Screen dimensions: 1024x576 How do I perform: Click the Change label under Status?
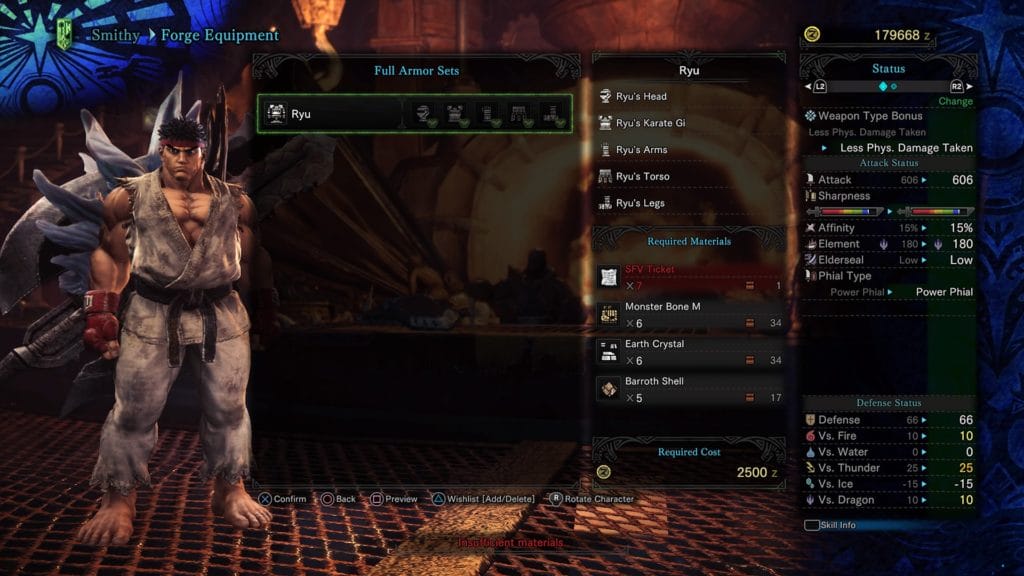click(x=955, y=102)
